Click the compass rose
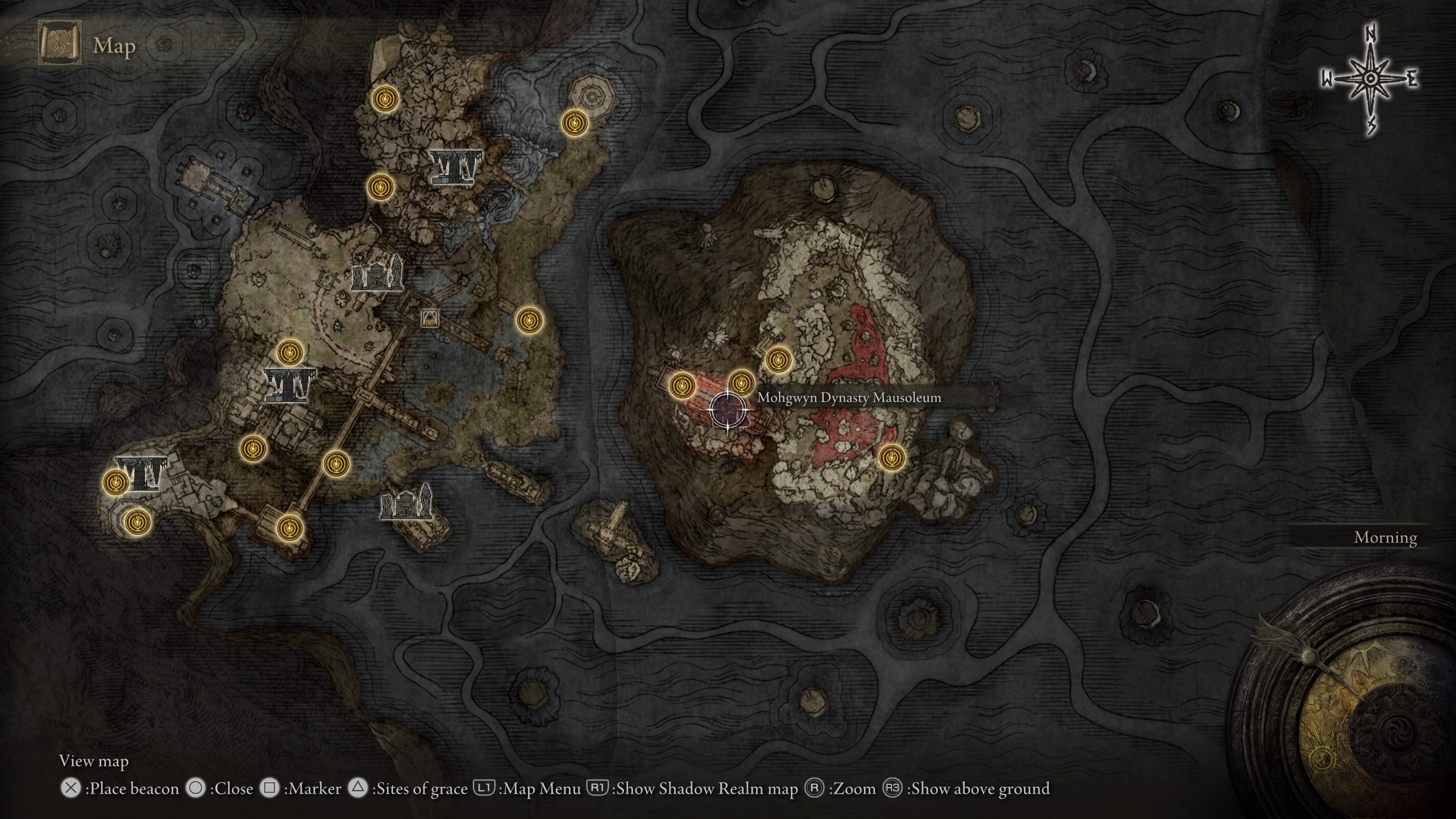This screenshot has height=819, width=1456. click(x=1370, y=79)
